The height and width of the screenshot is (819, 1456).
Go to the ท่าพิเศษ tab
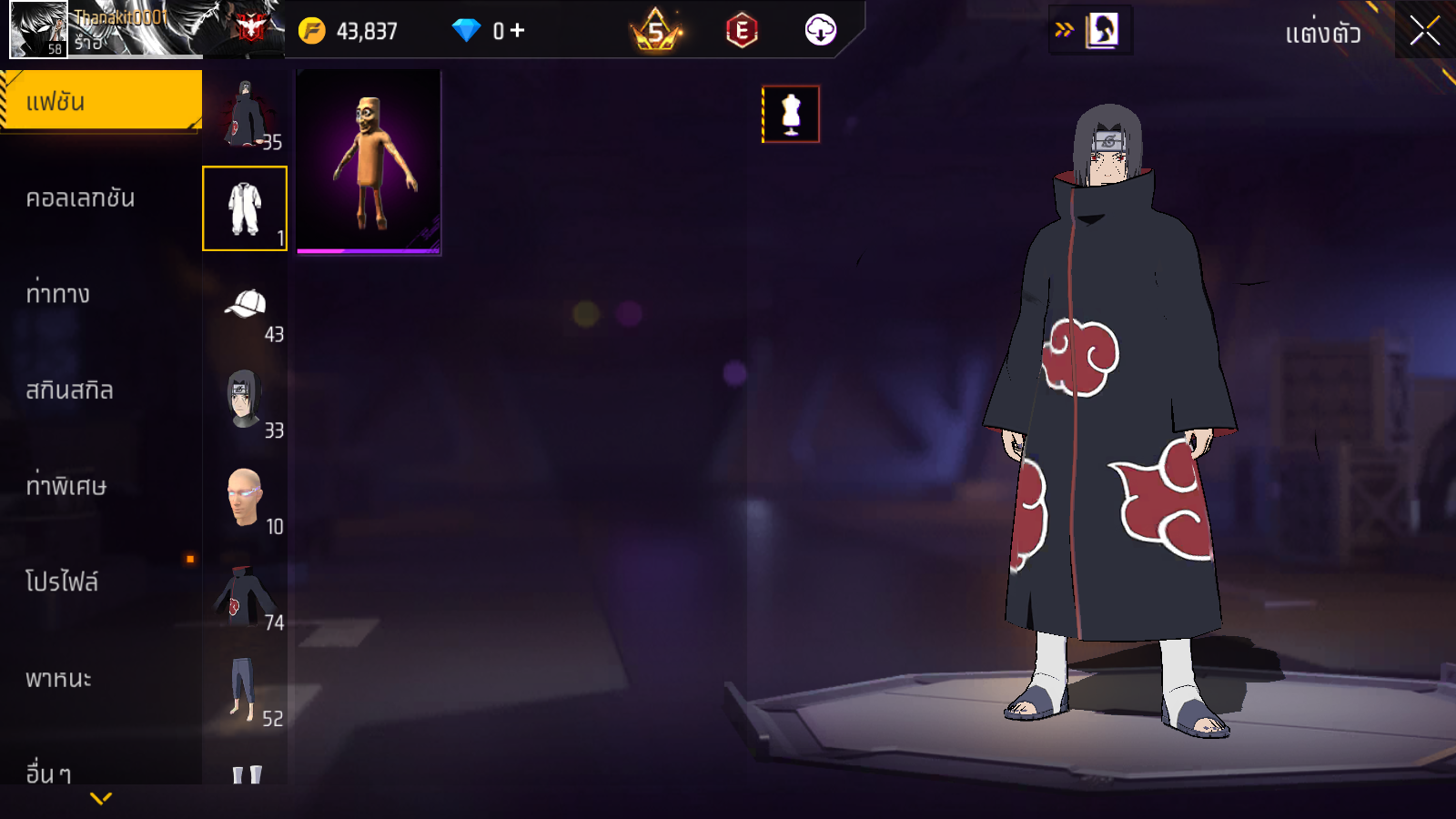[x=66, y=486]
